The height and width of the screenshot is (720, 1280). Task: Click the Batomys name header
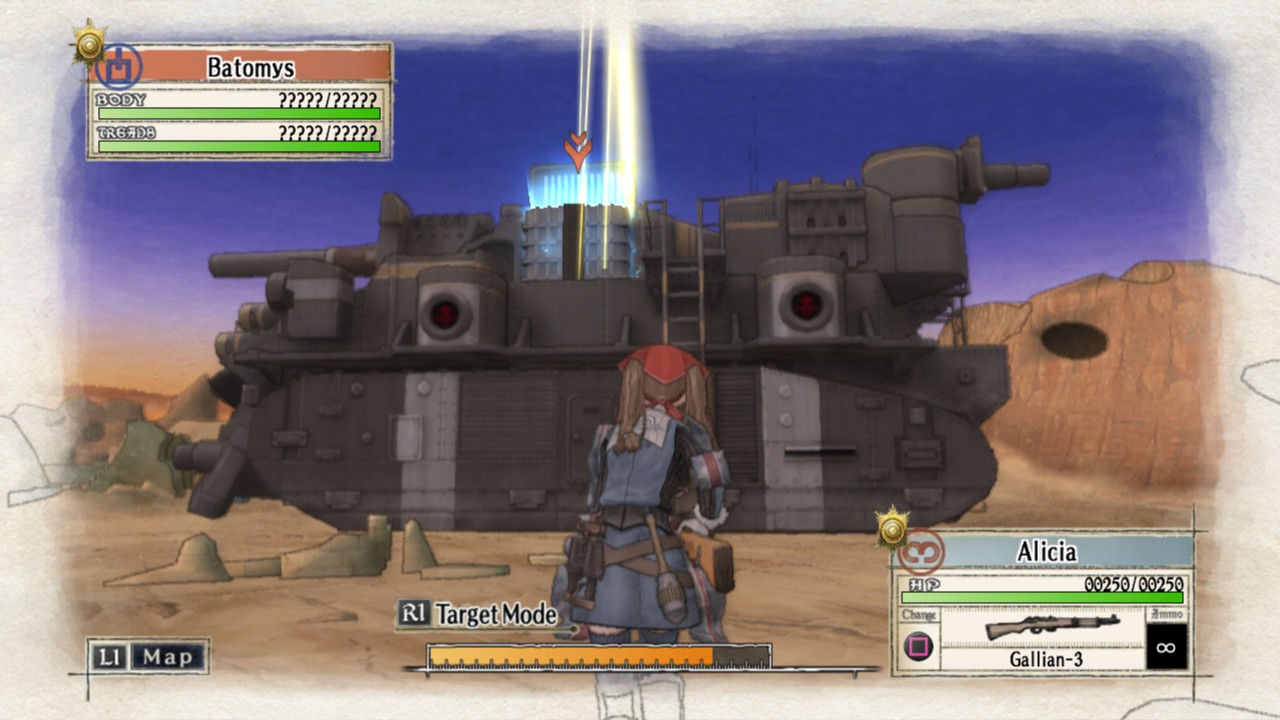click(250, 67)
